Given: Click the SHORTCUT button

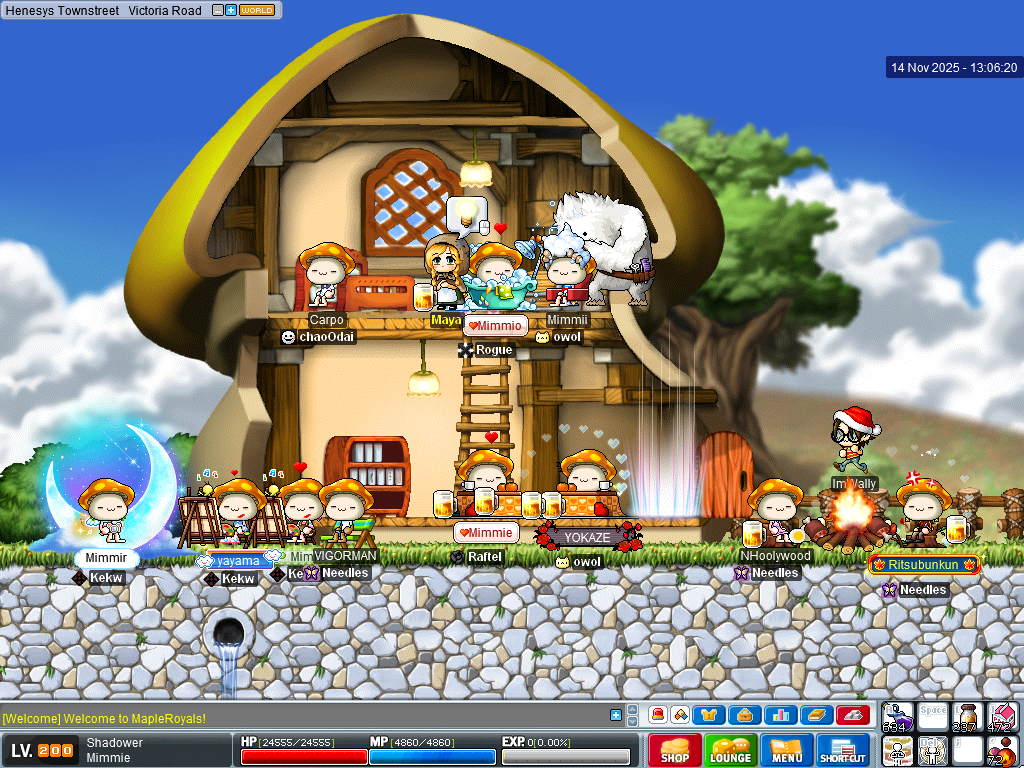Looking at the screenshot, I should click(x=843, y=750).
